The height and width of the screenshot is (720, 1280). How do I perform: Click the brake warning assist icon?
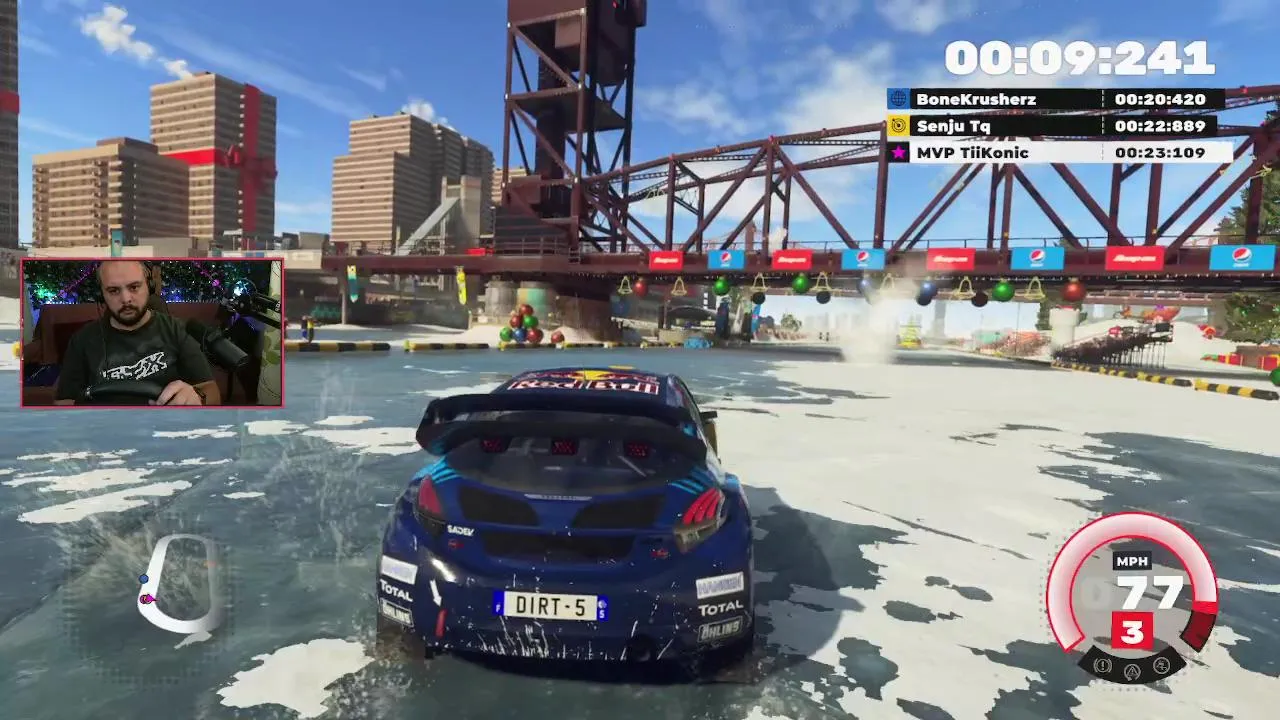[x=1103, y=665]
